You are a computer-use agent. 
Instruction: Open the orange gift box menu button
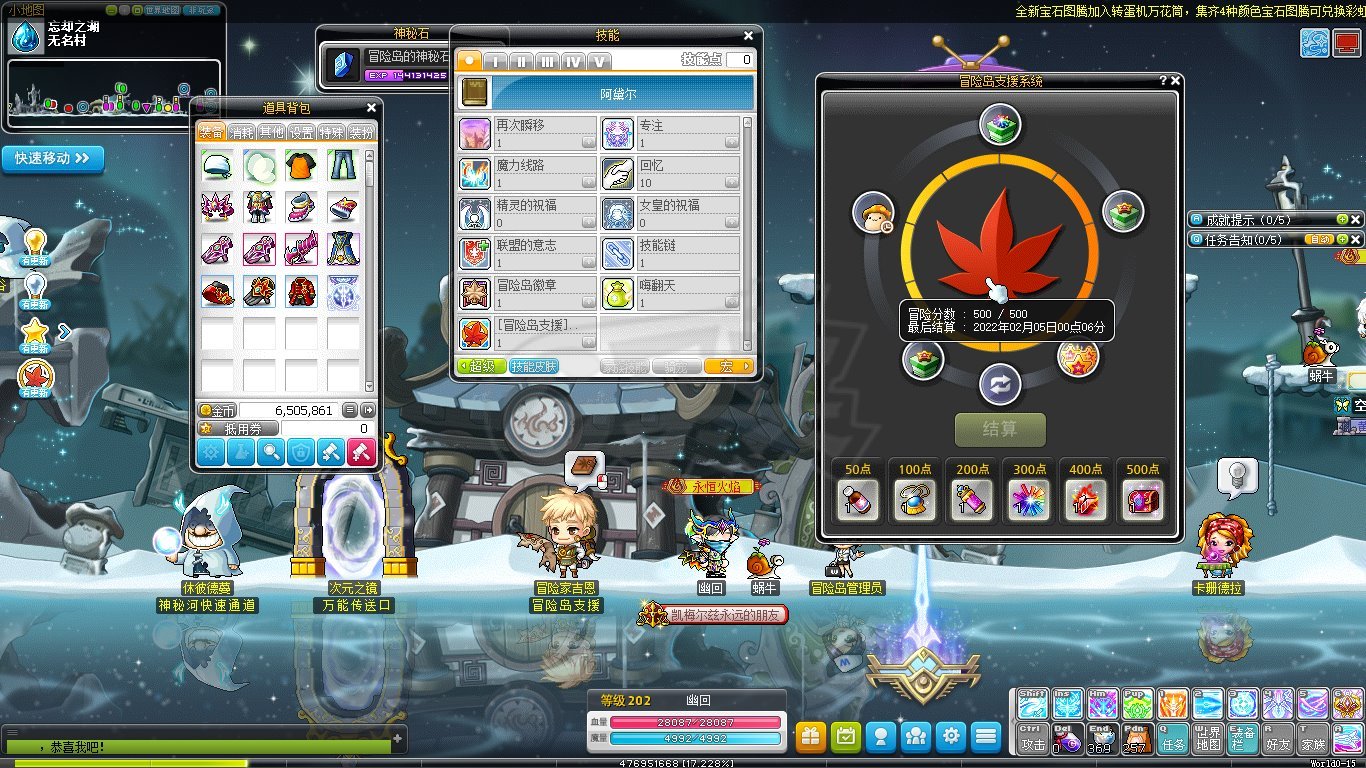[x=811, y=737]
